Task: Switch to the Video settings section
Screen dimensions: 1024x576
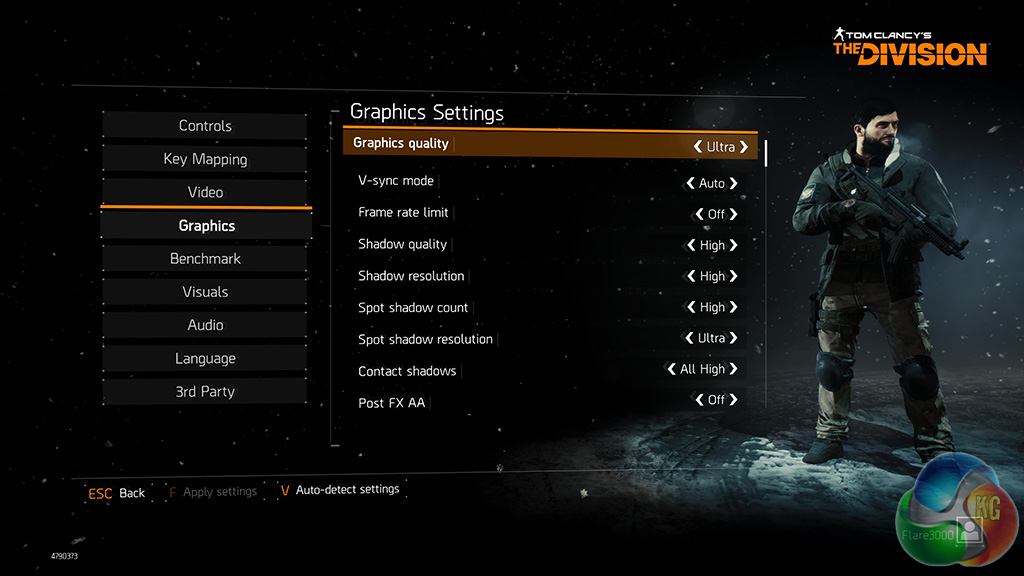Action: (205, 192)
